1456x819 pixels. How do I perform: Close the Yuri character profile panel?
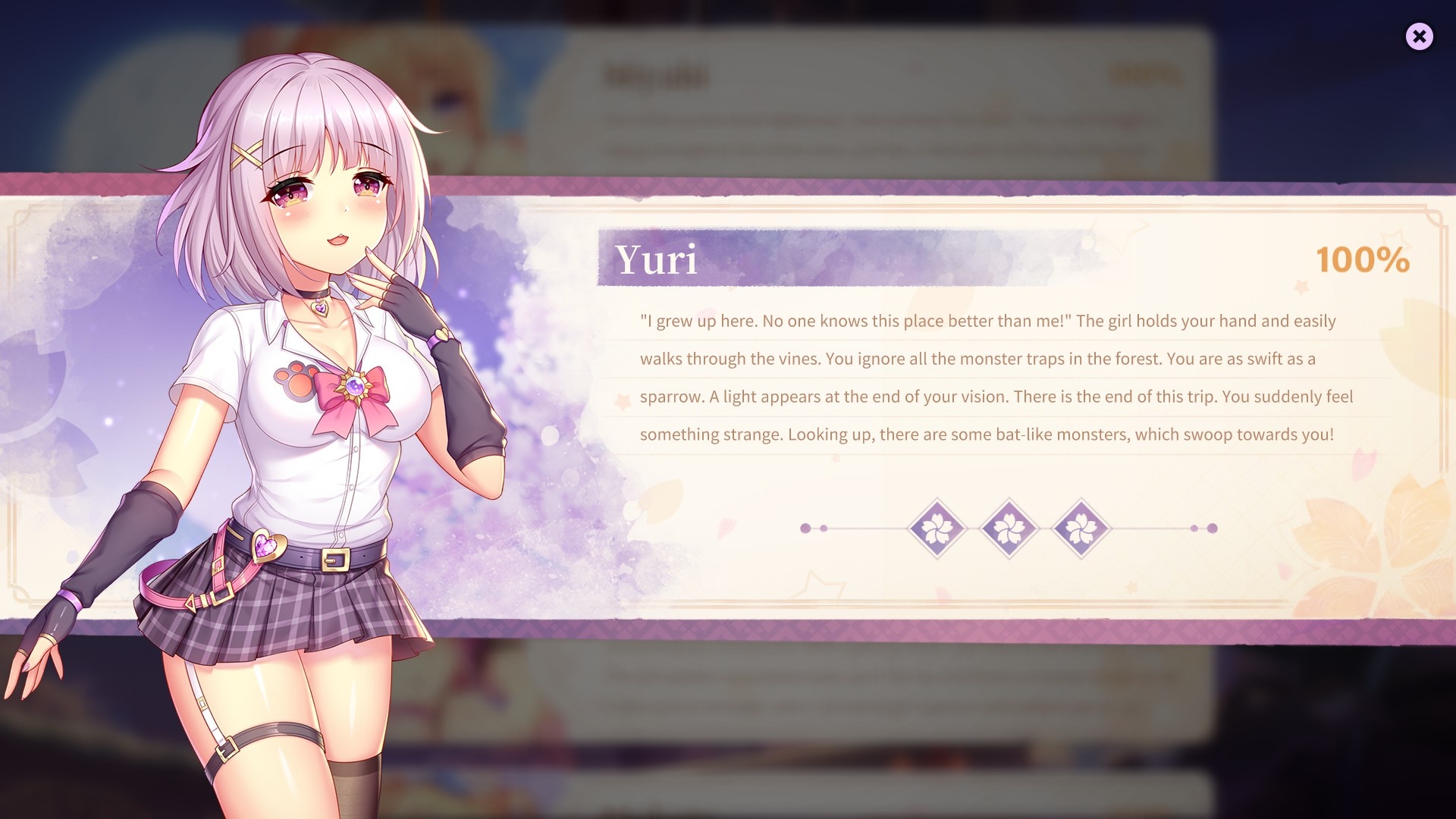(1419, 36)
